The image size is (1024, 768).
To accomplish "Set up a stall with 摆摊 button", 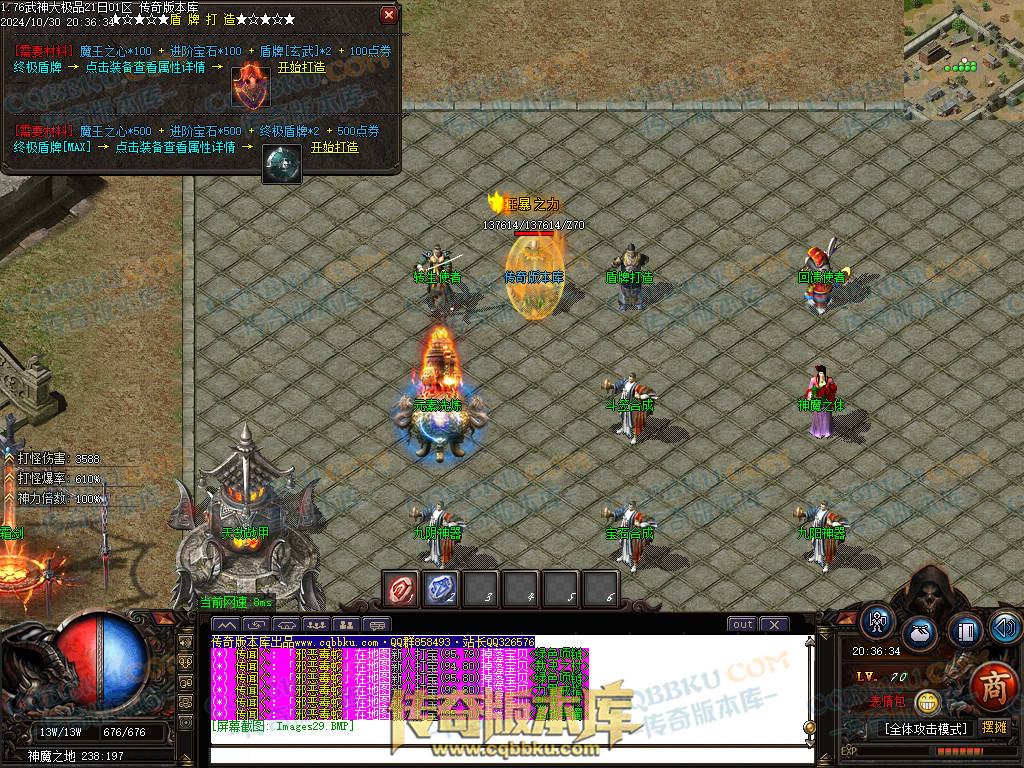I will point(994,728).
